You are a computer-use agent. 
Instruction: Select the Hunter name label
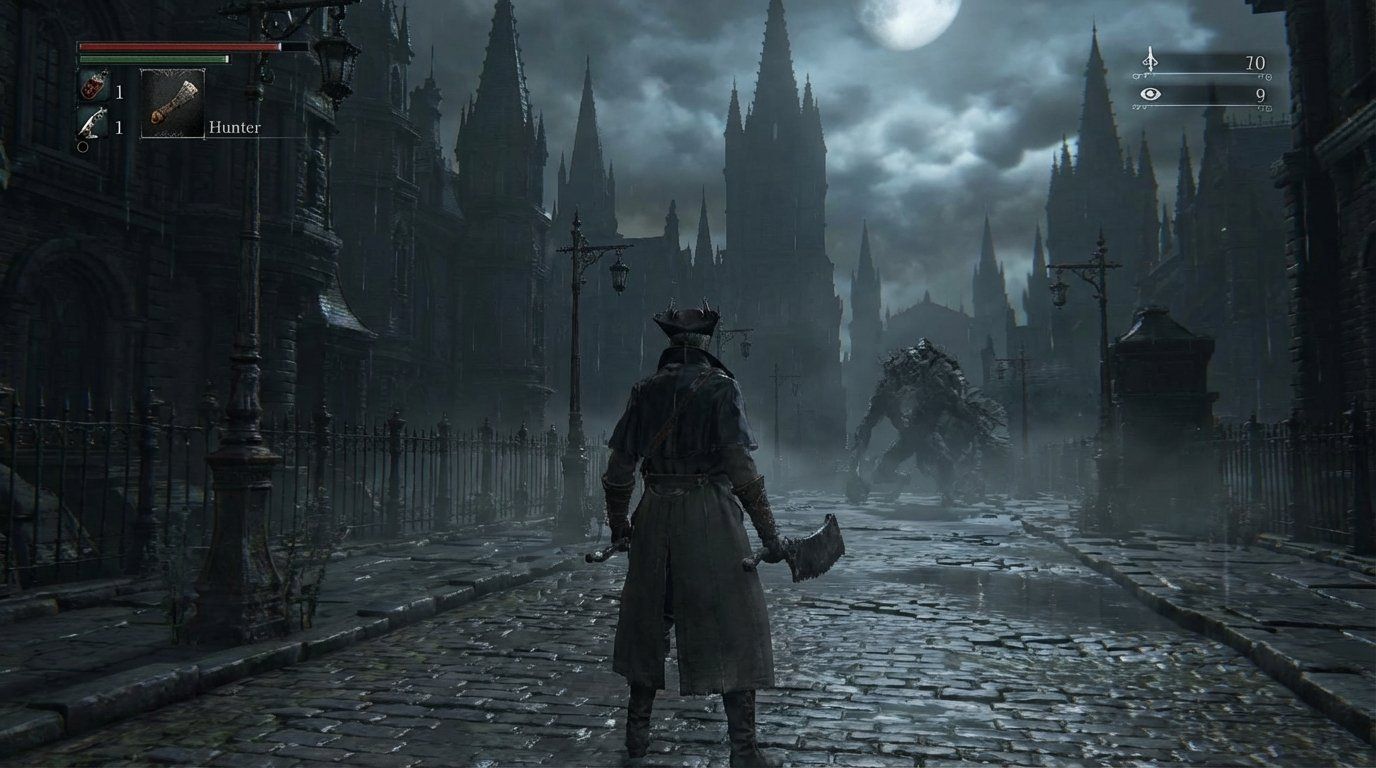coord(236,127)
